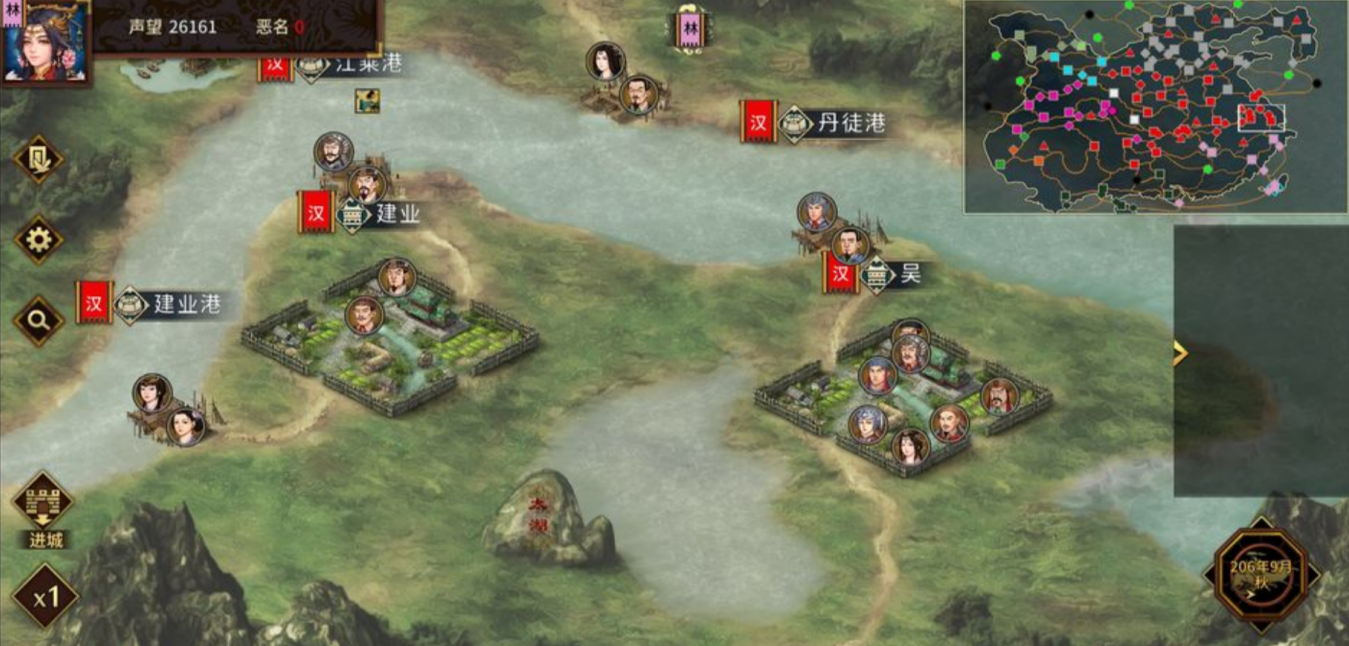The width and height of the screenshot is (1349, 646).
Task: Open the player character portrait
Action: (x=44, y=40)
